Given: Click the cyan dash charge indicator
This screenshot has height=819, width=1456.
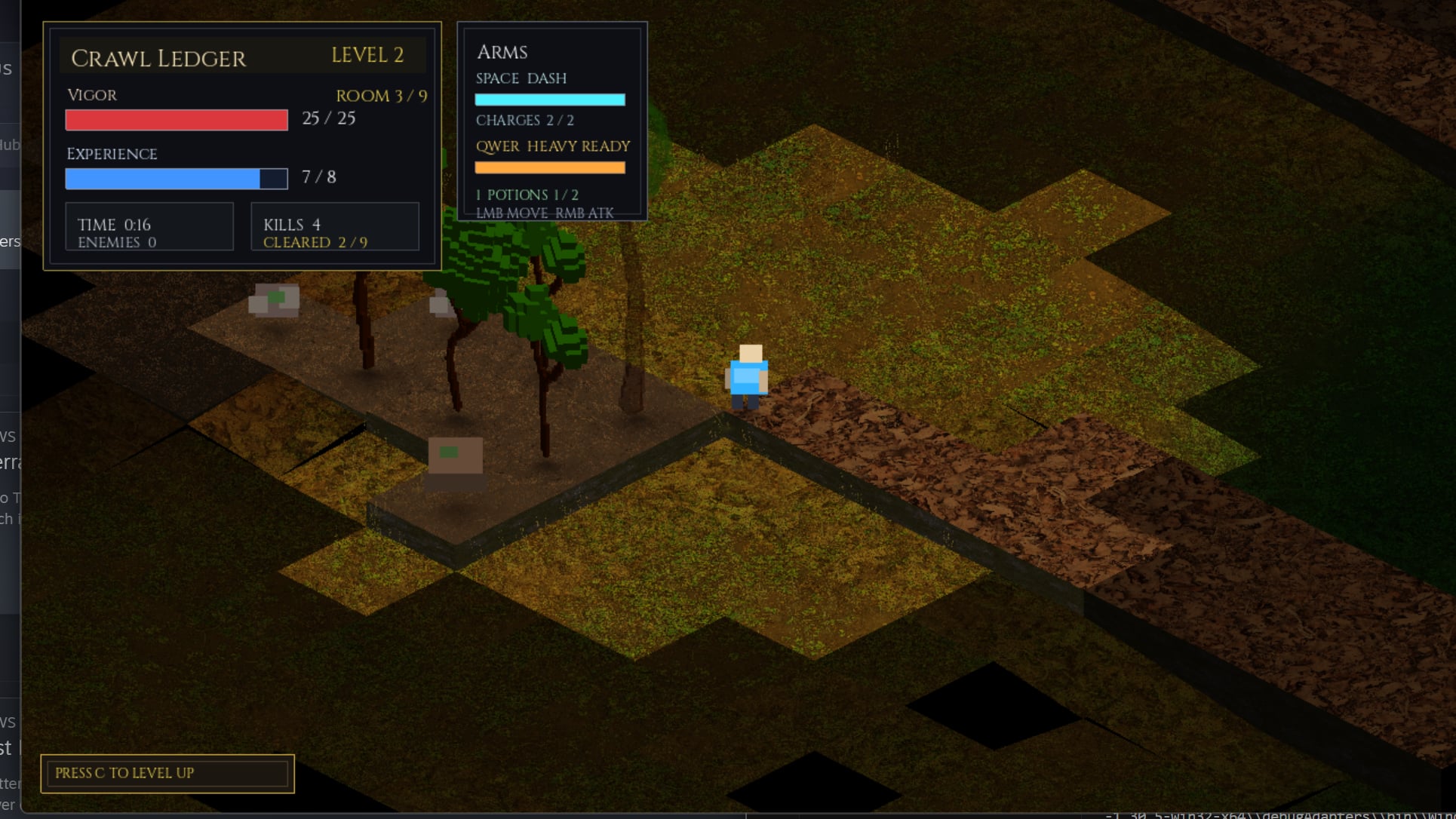Looking at the screenshot, I should (550, 99).
